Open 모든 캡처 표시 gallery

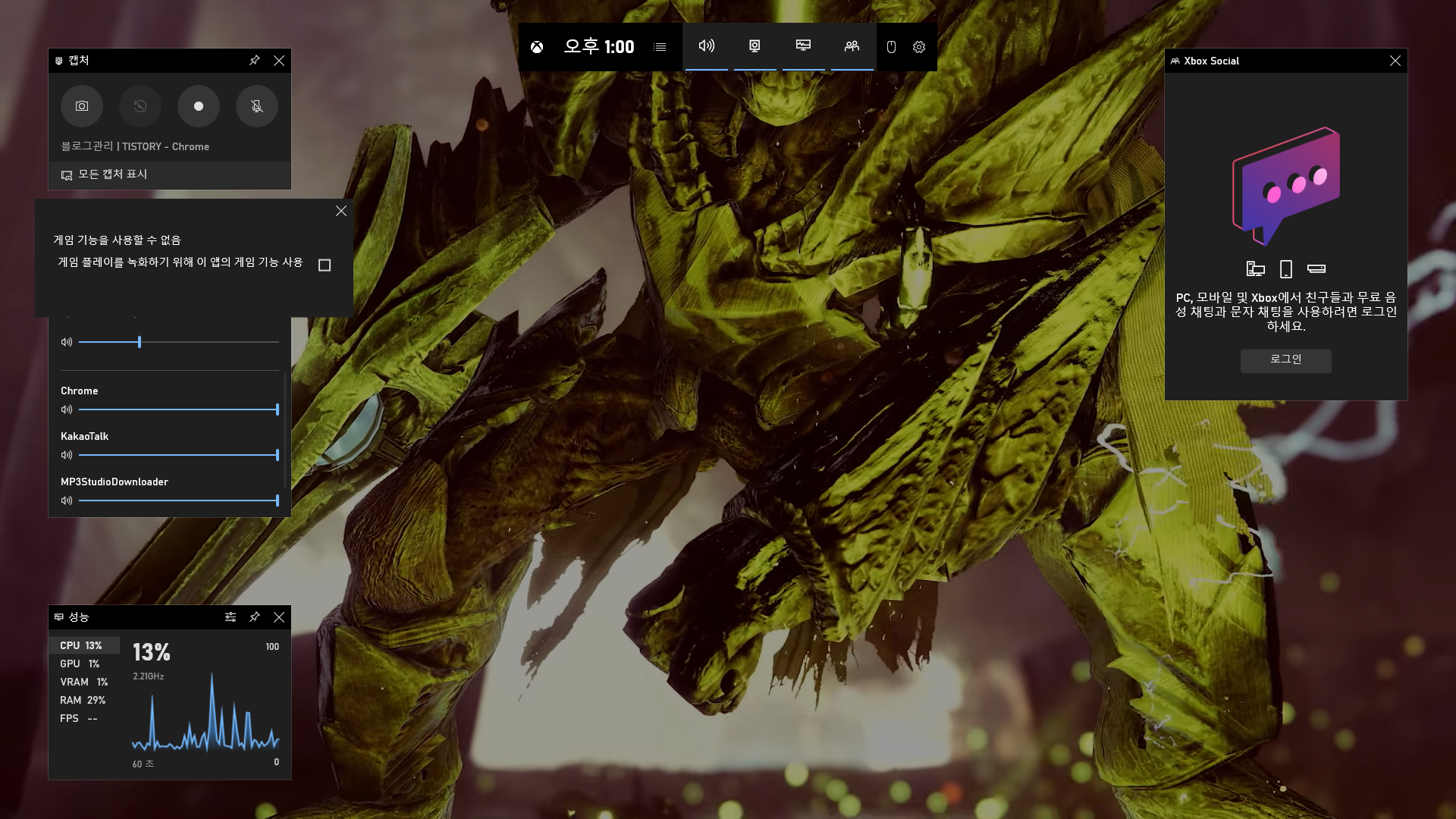click(x=112, y=174)
